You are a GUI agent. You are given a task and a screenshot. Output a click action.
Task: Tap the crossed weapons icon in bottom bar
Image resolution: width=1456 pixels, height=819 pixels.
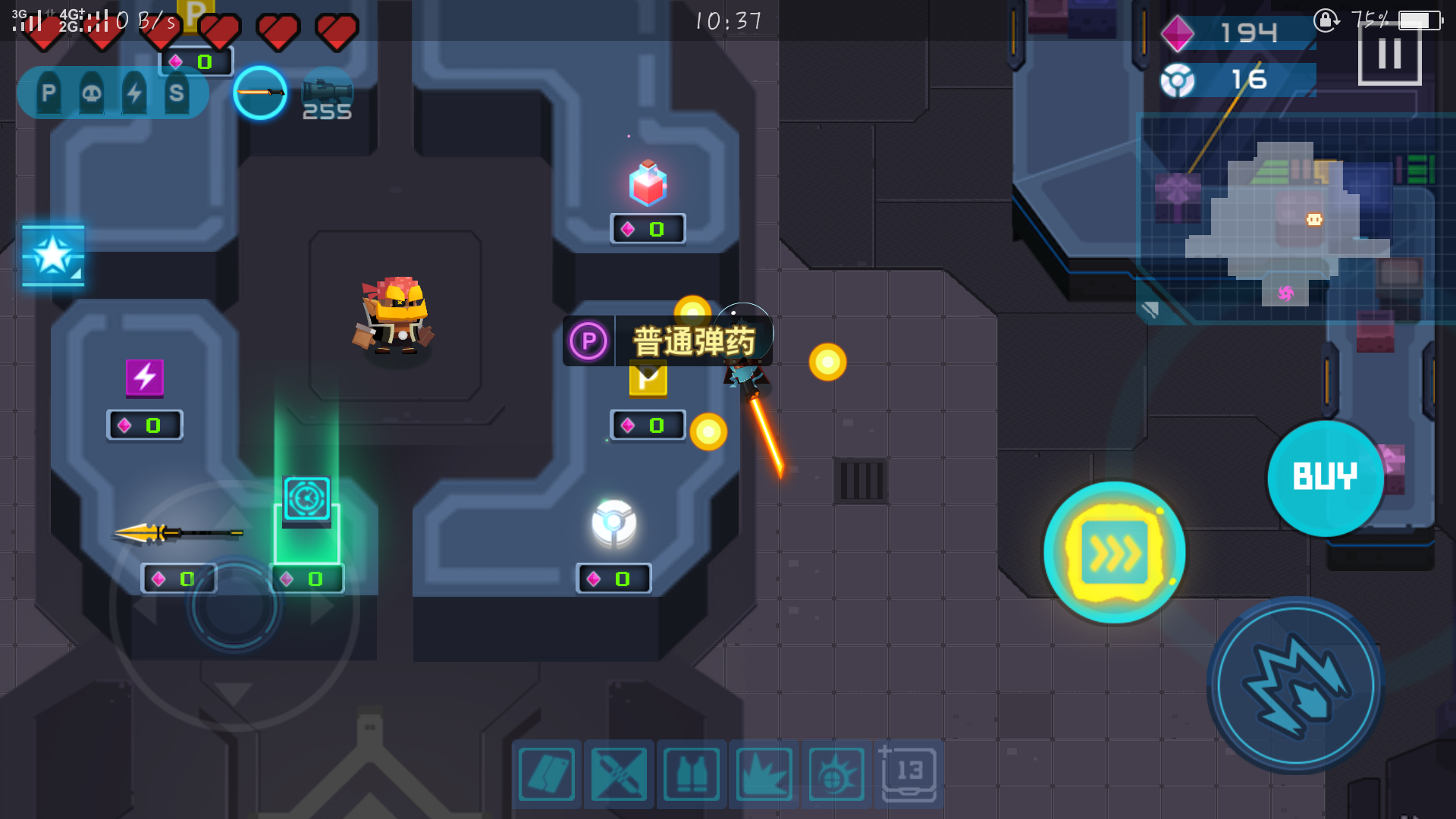pos(620,774)
